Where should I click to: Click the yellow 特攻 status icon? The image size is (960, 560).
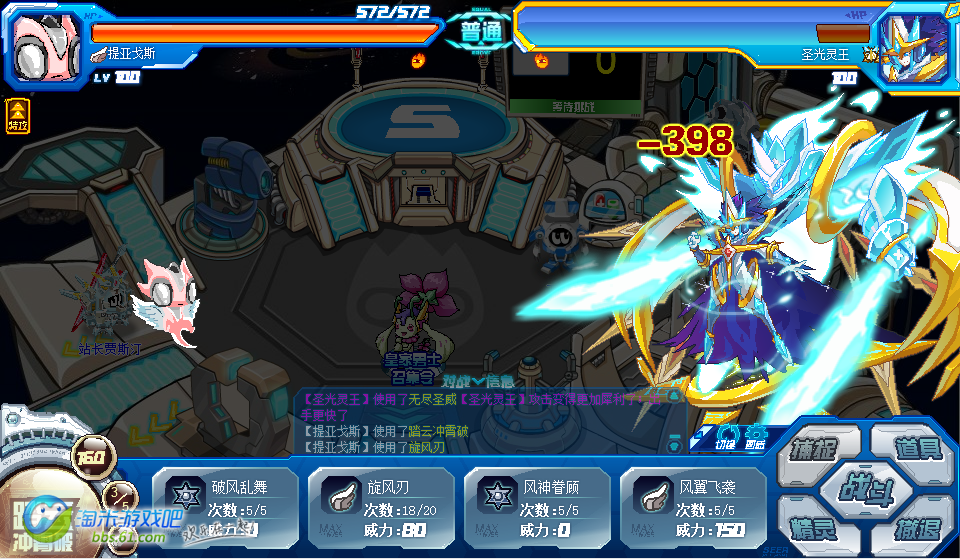click(x=17, y=115)
